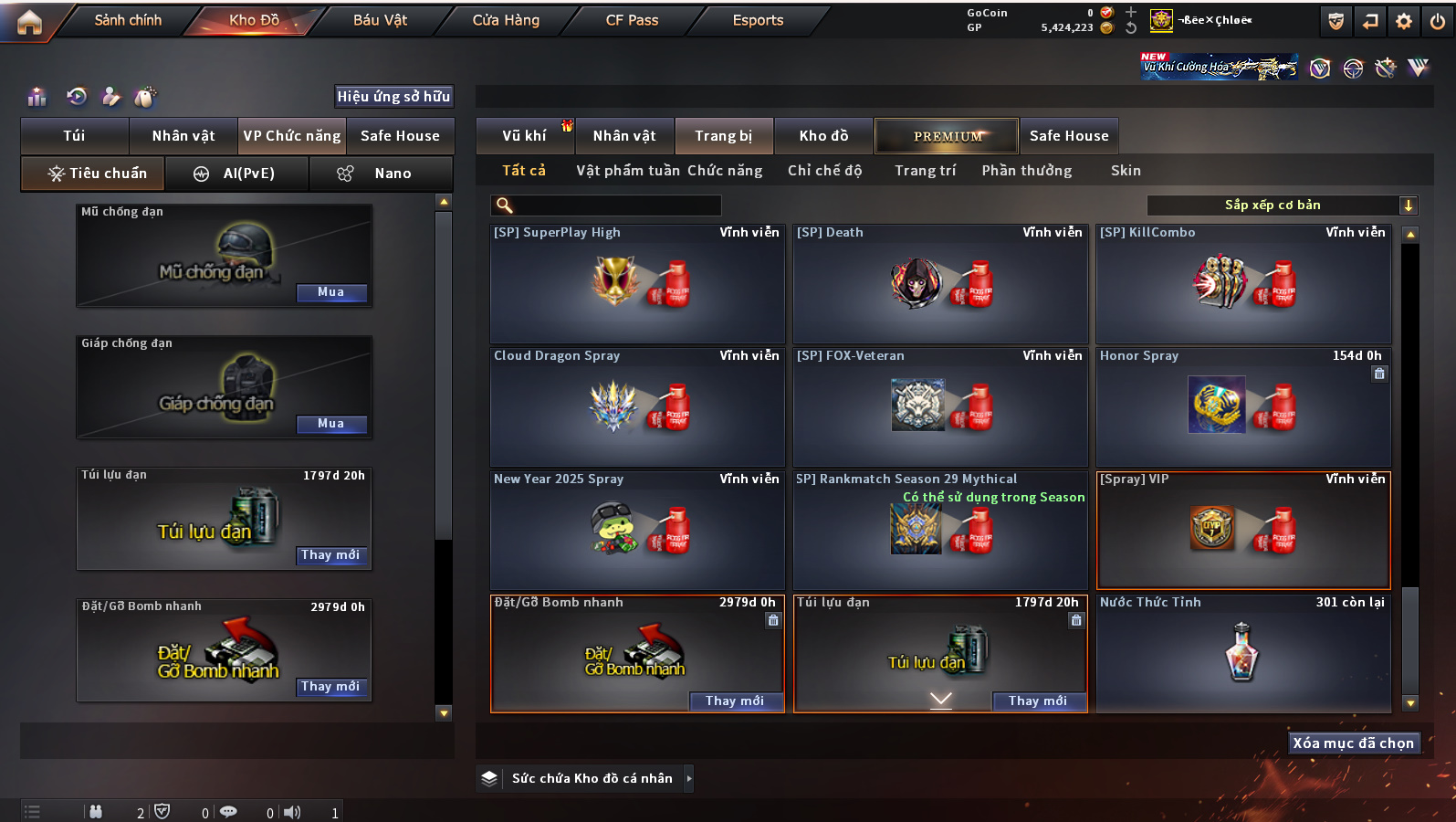The image size is (1456, 822).
Task: Expand Sức chứa Kho đồ cá nhân
Action: pyautogui.click(x=689, y=778)
